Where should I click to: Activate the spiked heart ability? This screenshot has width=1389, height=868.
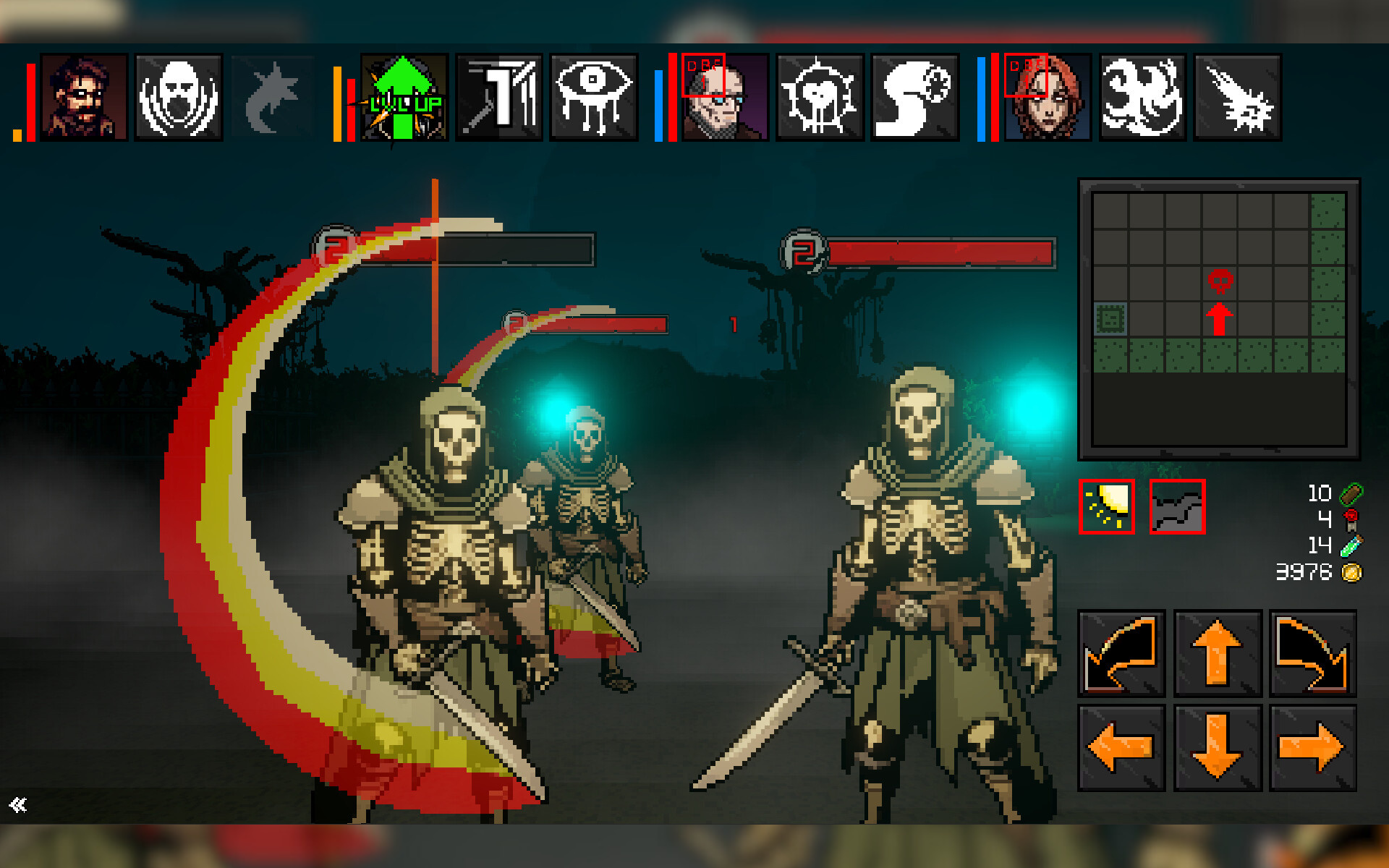pyautogui.click(x=820, y=98)
